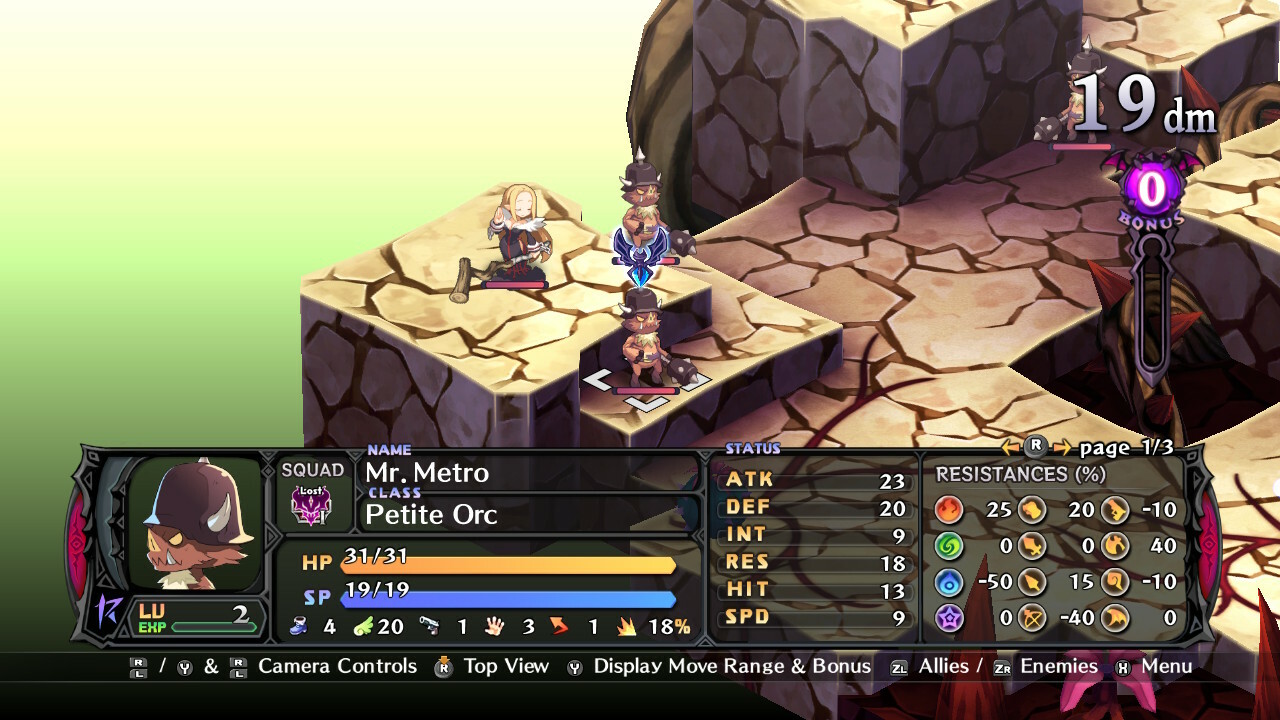Go to the next status page arrow
The image size is (1280, 720).
(1061, 448)
